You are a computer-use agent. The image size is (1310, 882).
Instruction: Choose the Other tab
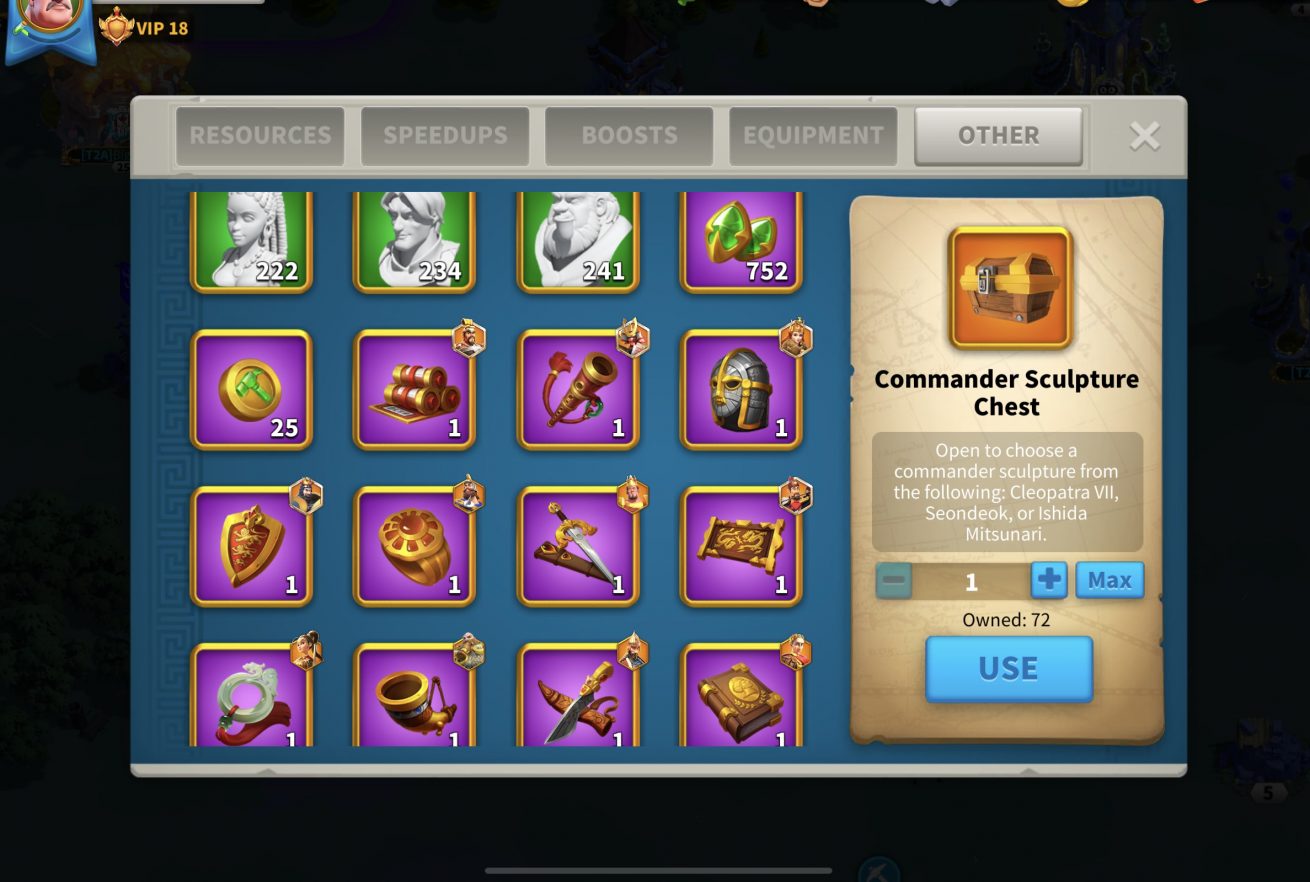tap(998, 136)
